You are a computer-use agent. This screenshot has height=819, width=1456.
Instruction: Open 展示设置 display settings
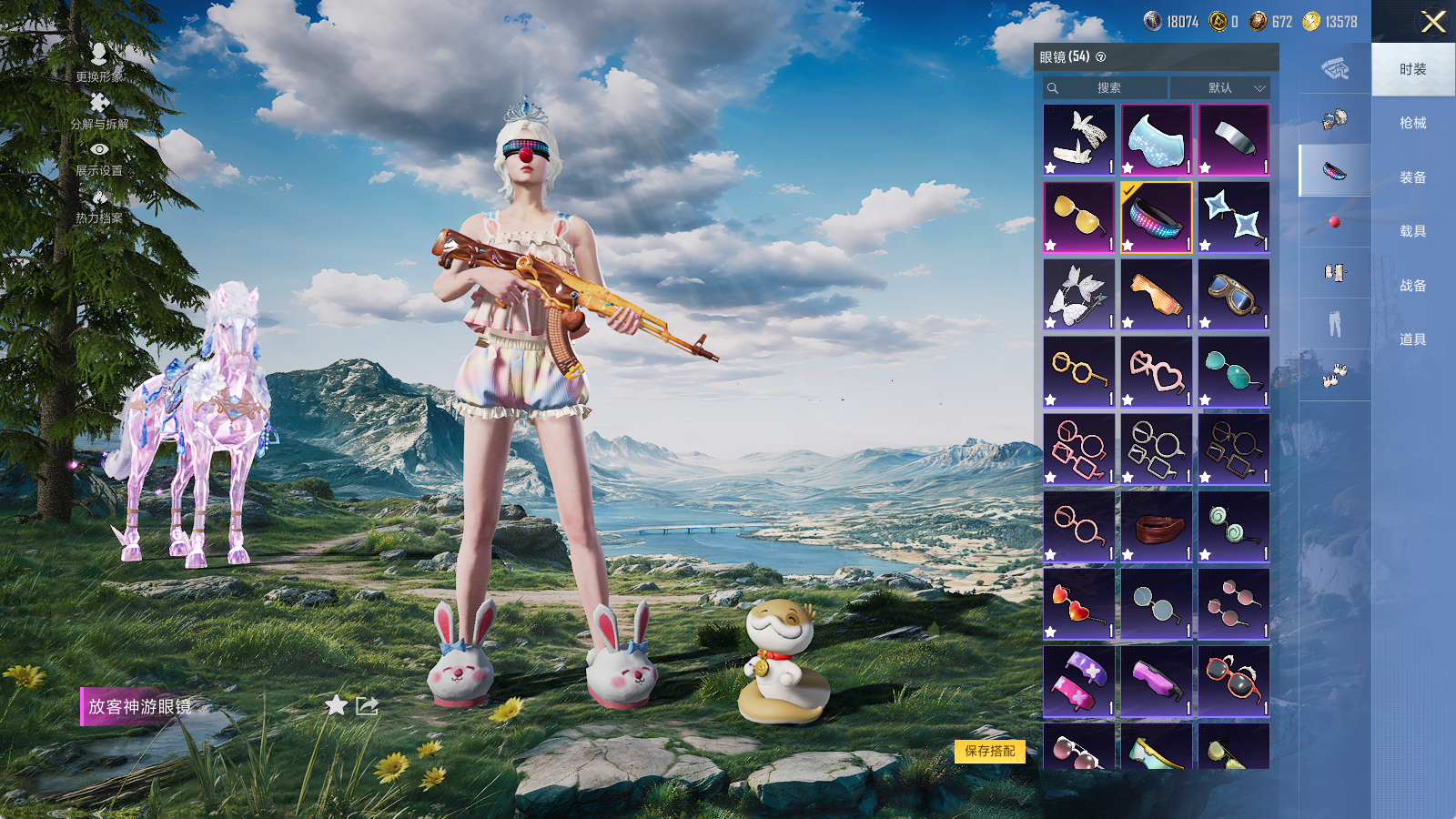[99, 157]
